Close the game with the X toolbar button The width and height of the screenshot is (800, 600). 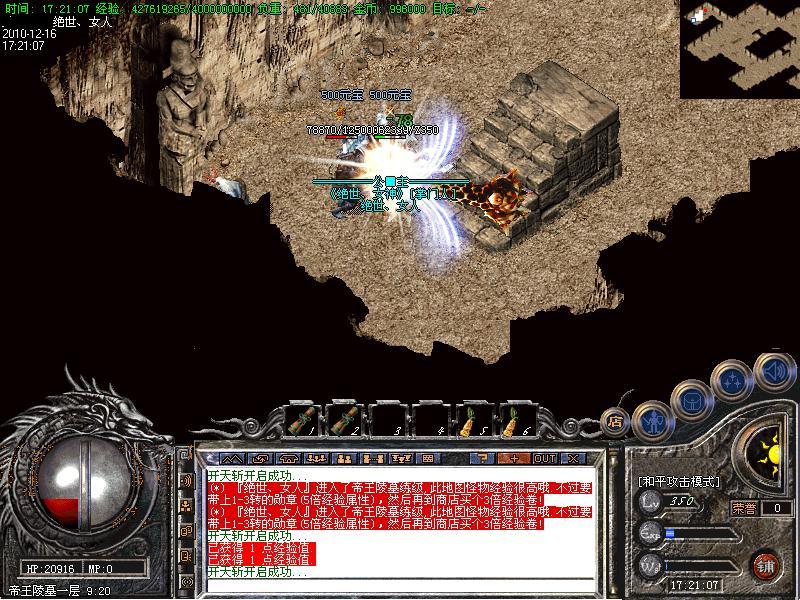click(x=573, y=458)
